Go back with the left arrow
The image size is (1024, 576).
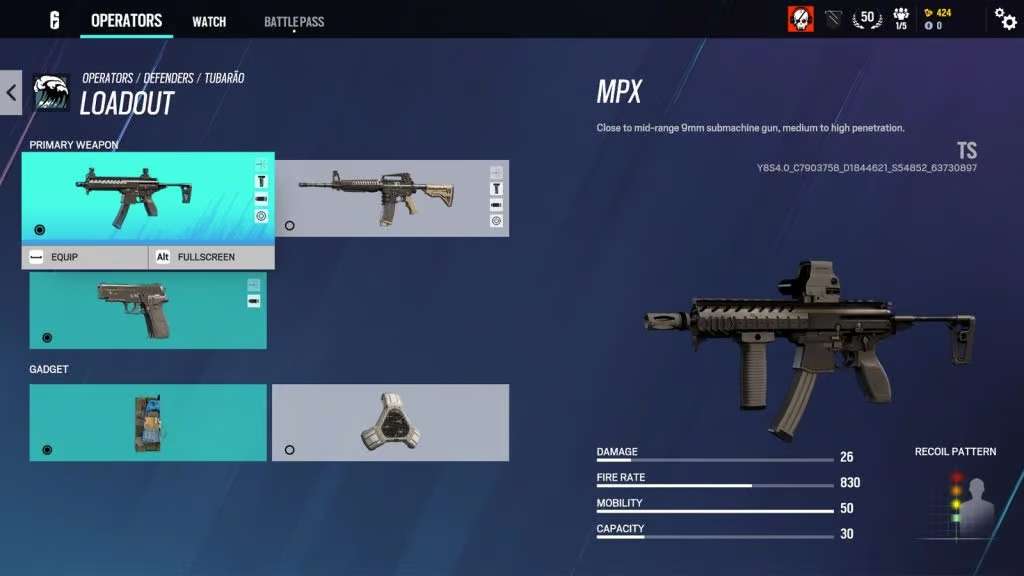tap(11, 93)
